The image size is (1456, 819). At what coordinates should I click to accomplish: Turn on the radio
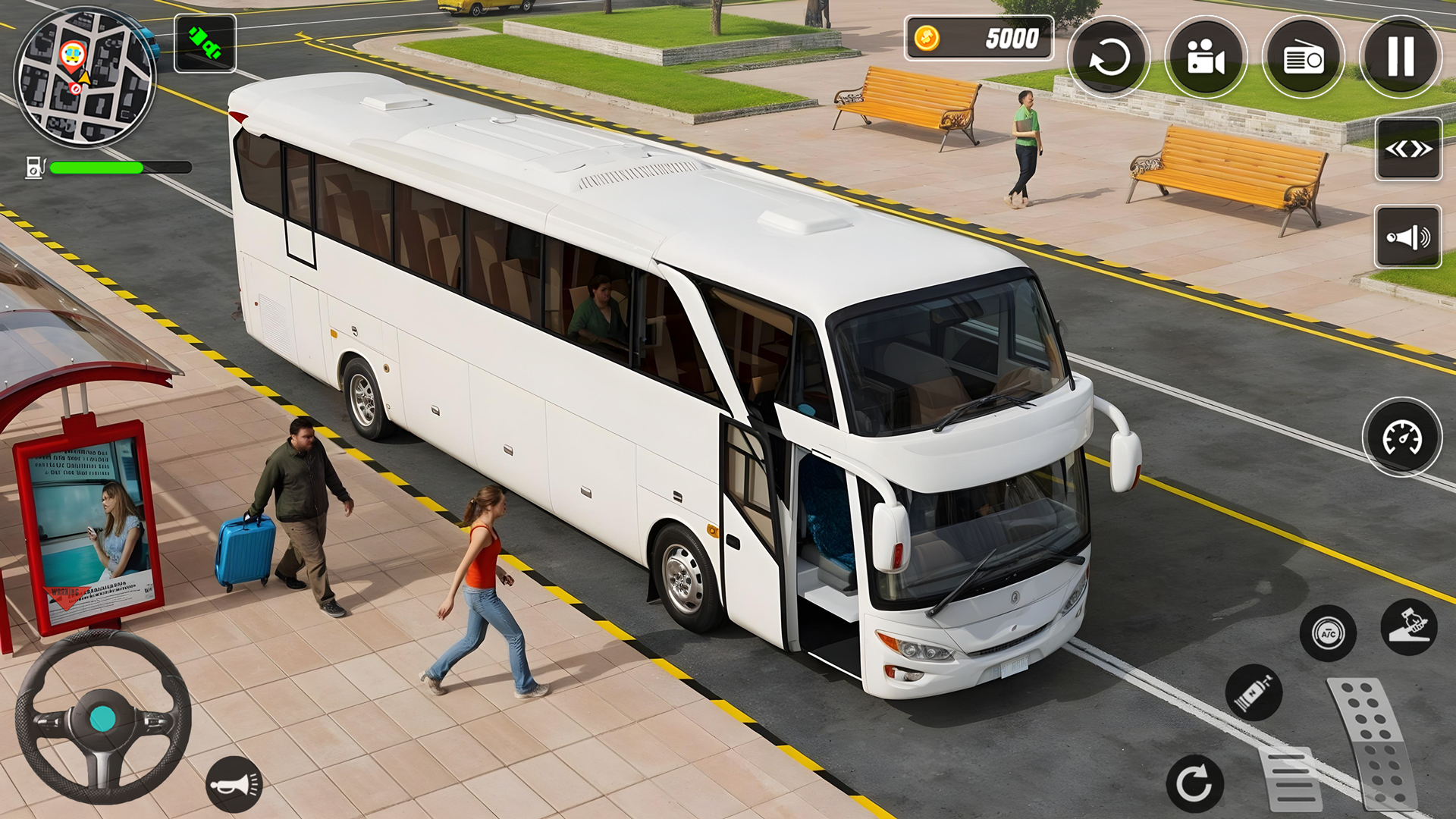point(1303,58)
